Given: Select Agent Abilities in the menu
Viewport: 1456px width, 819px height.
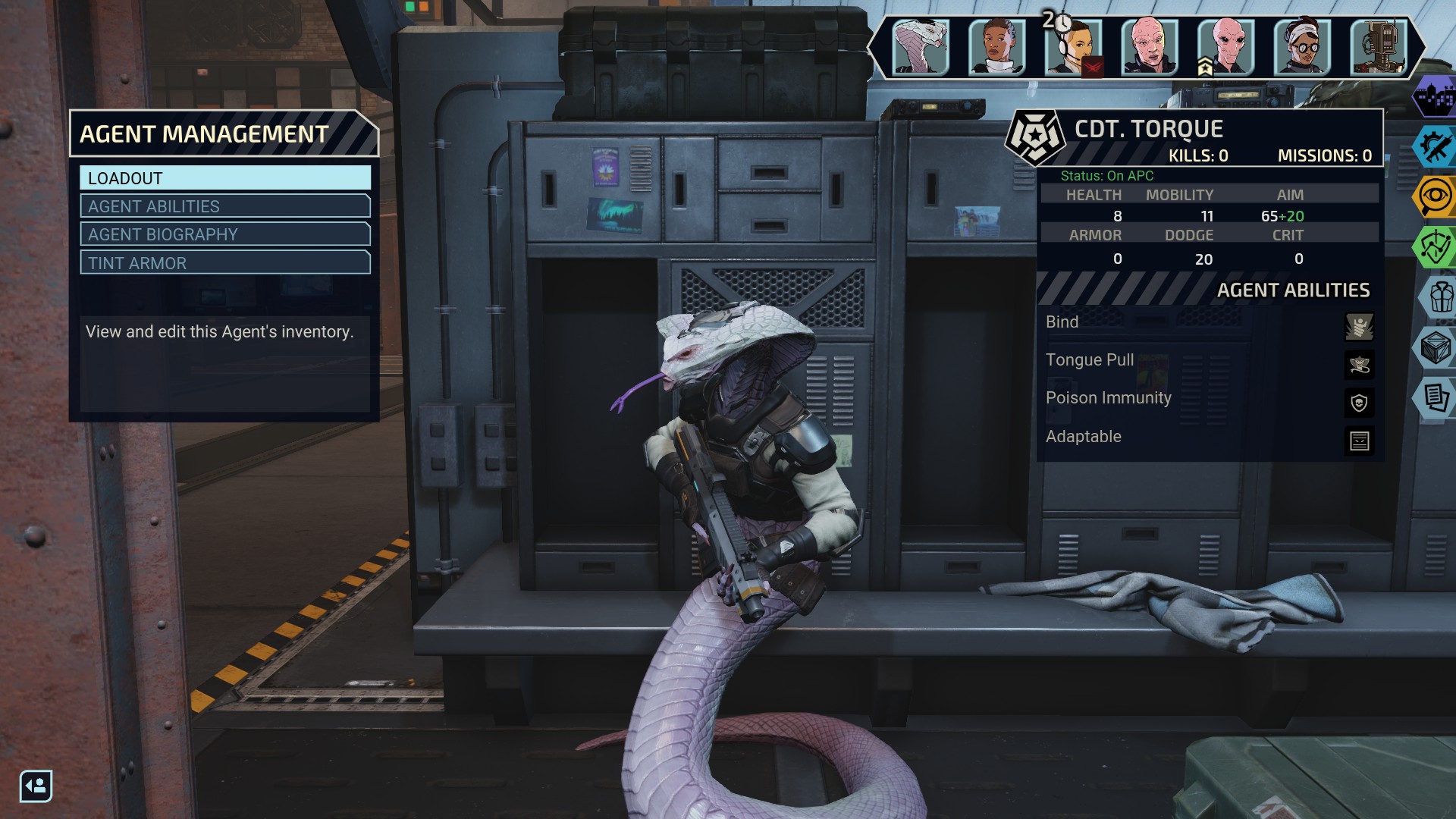Looking at the screenshot, I should pos(225,206).
